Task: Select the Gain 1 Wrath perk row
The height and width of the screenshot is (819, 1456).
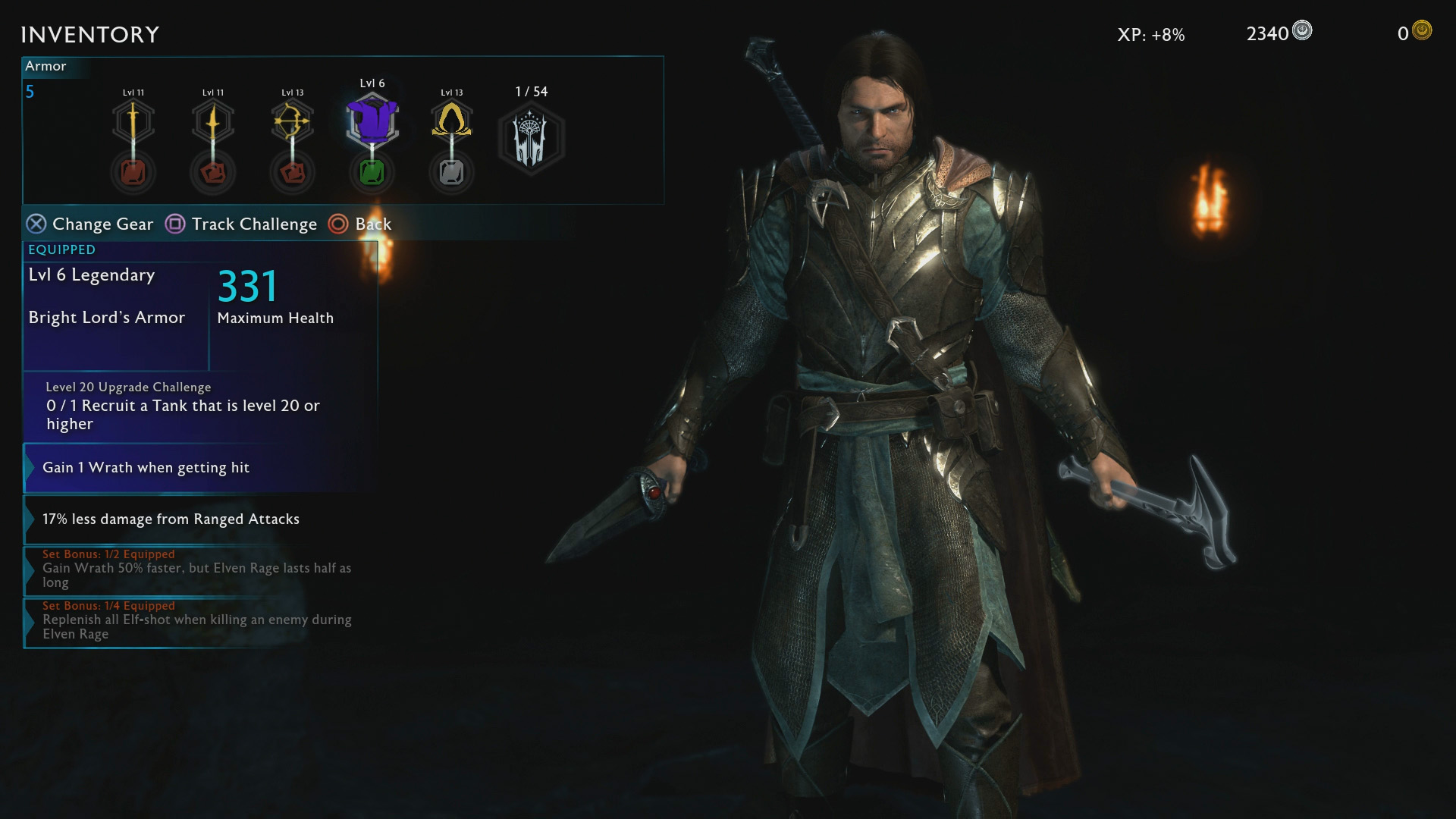Action: pos(200,468)
